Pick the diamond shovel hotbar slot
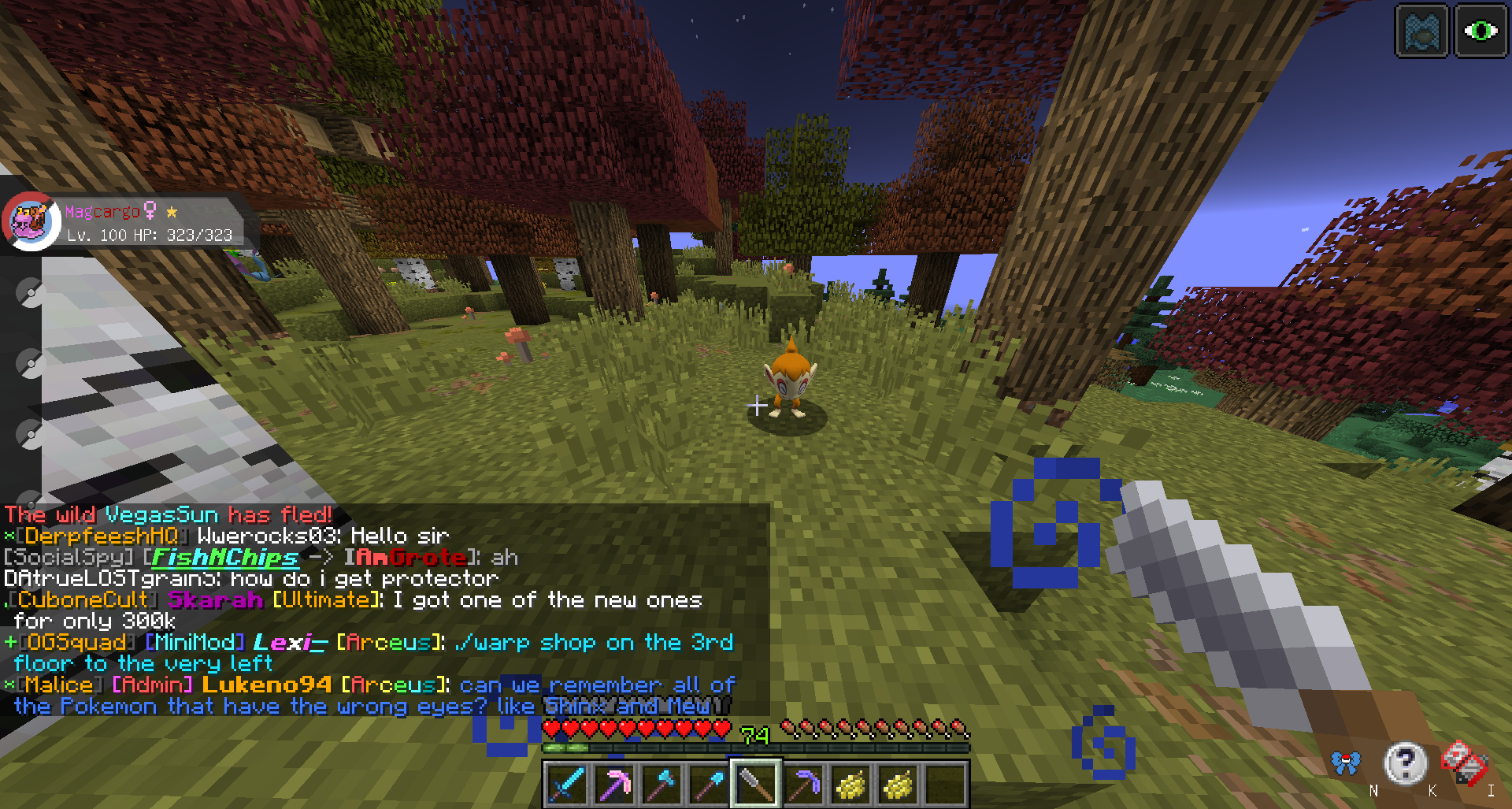 pos(709,785)
